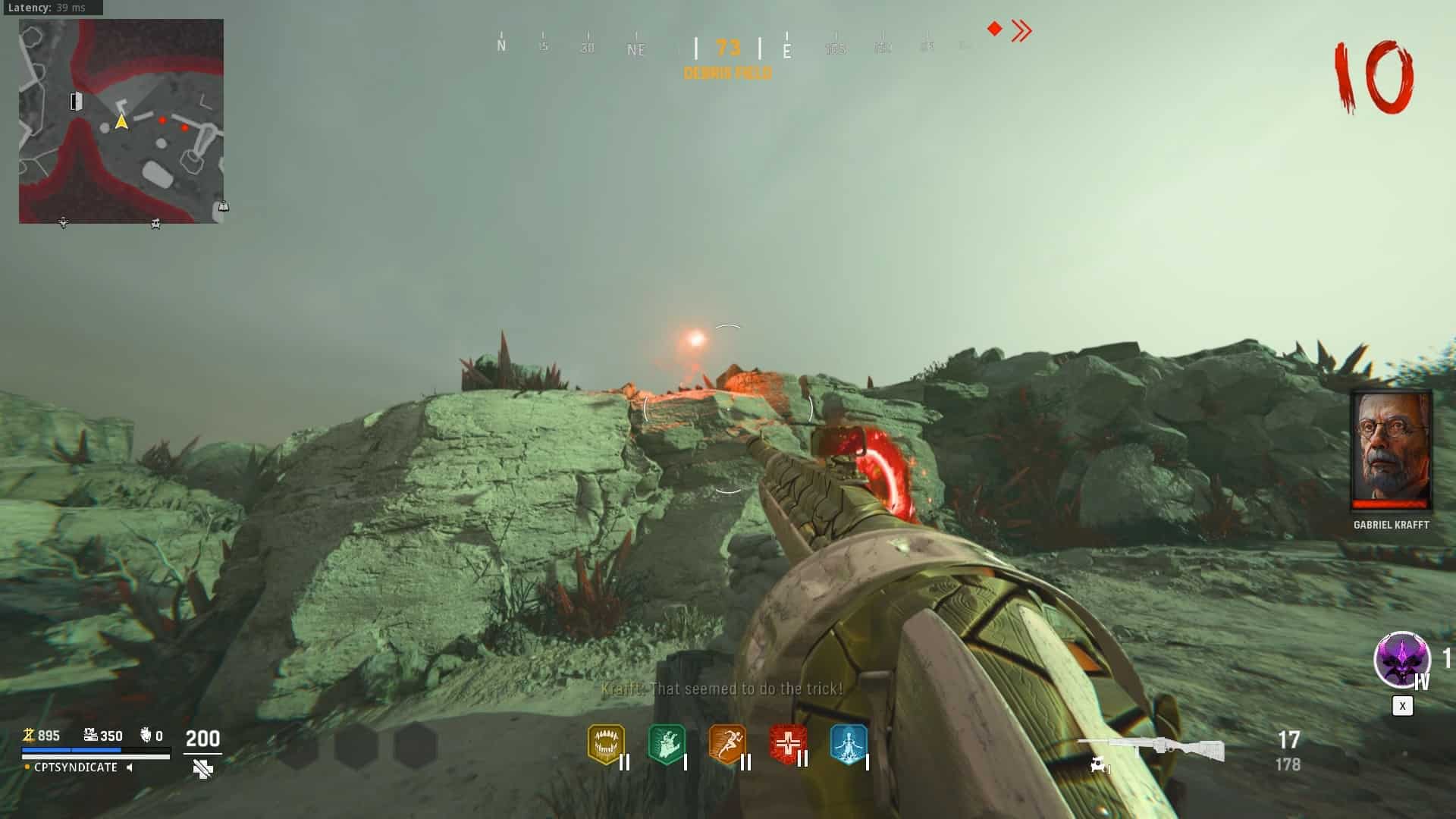Screen dimensions: 1456x819
Task: Select the compass heading bar
Action: [728, 47]
